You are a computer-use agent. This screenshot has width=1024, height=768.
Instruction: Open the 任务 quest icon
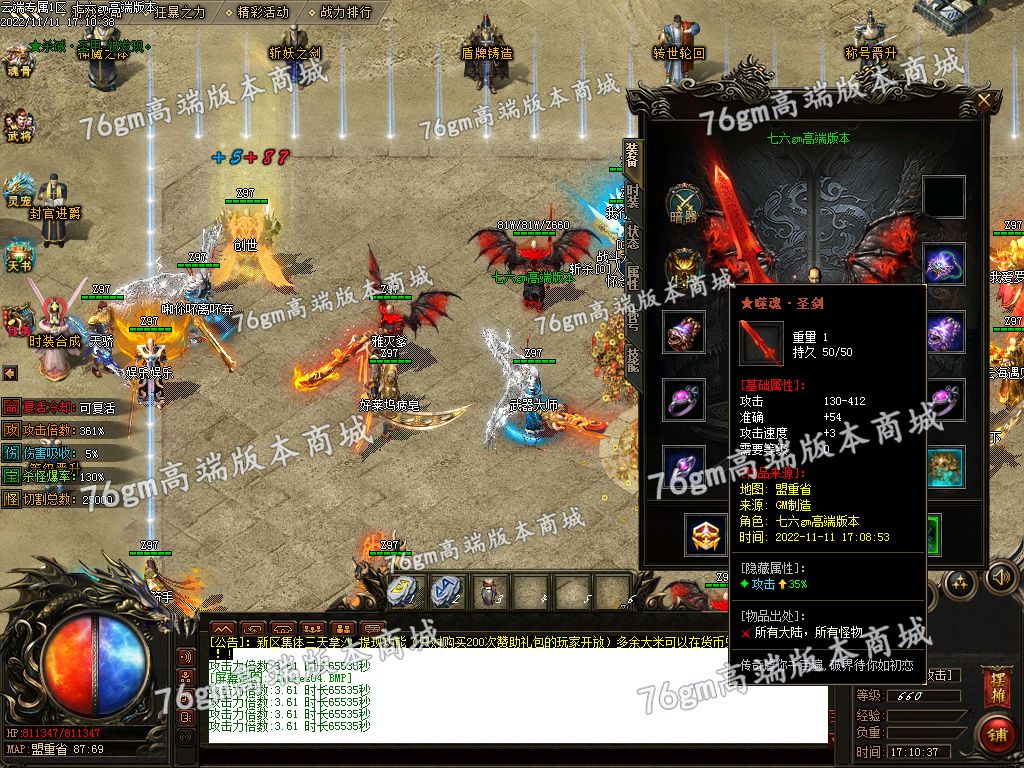tap(19, 320)
